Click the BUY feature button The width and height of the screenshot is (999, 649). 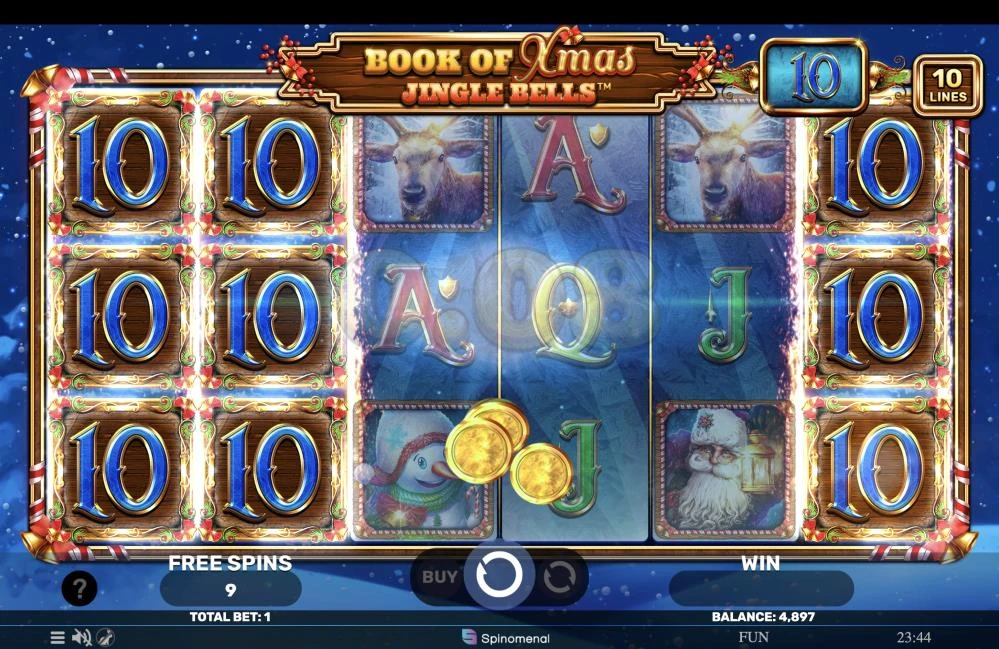(440, 577)
